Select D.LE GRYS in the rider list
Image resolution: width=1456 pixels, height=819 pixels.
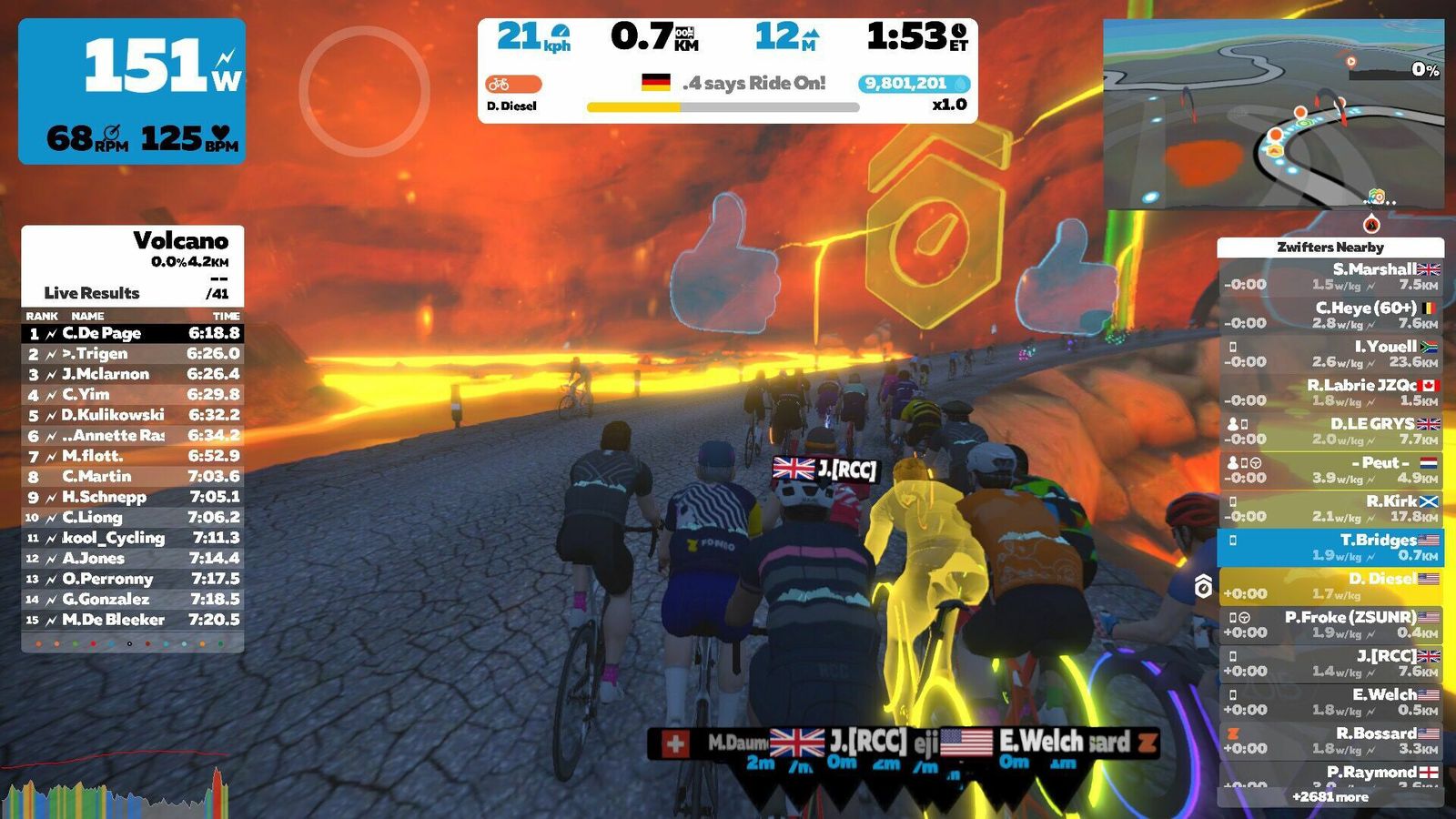pos(1330,431)
